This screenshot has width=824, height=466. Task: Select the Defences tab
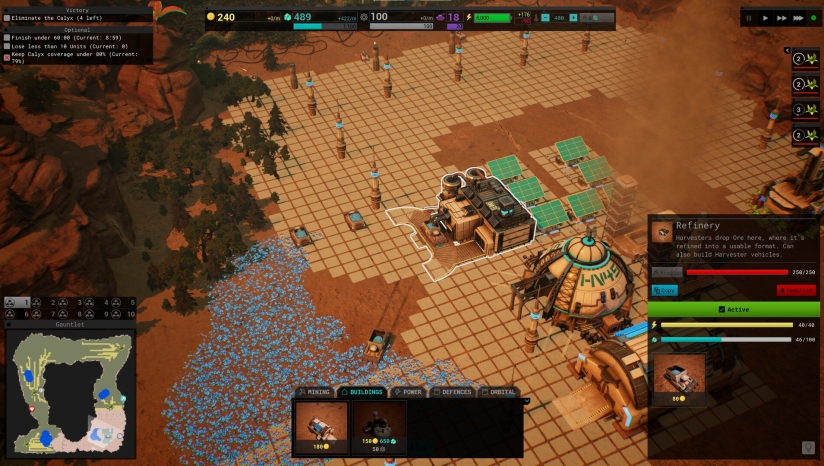click(454, 392)
